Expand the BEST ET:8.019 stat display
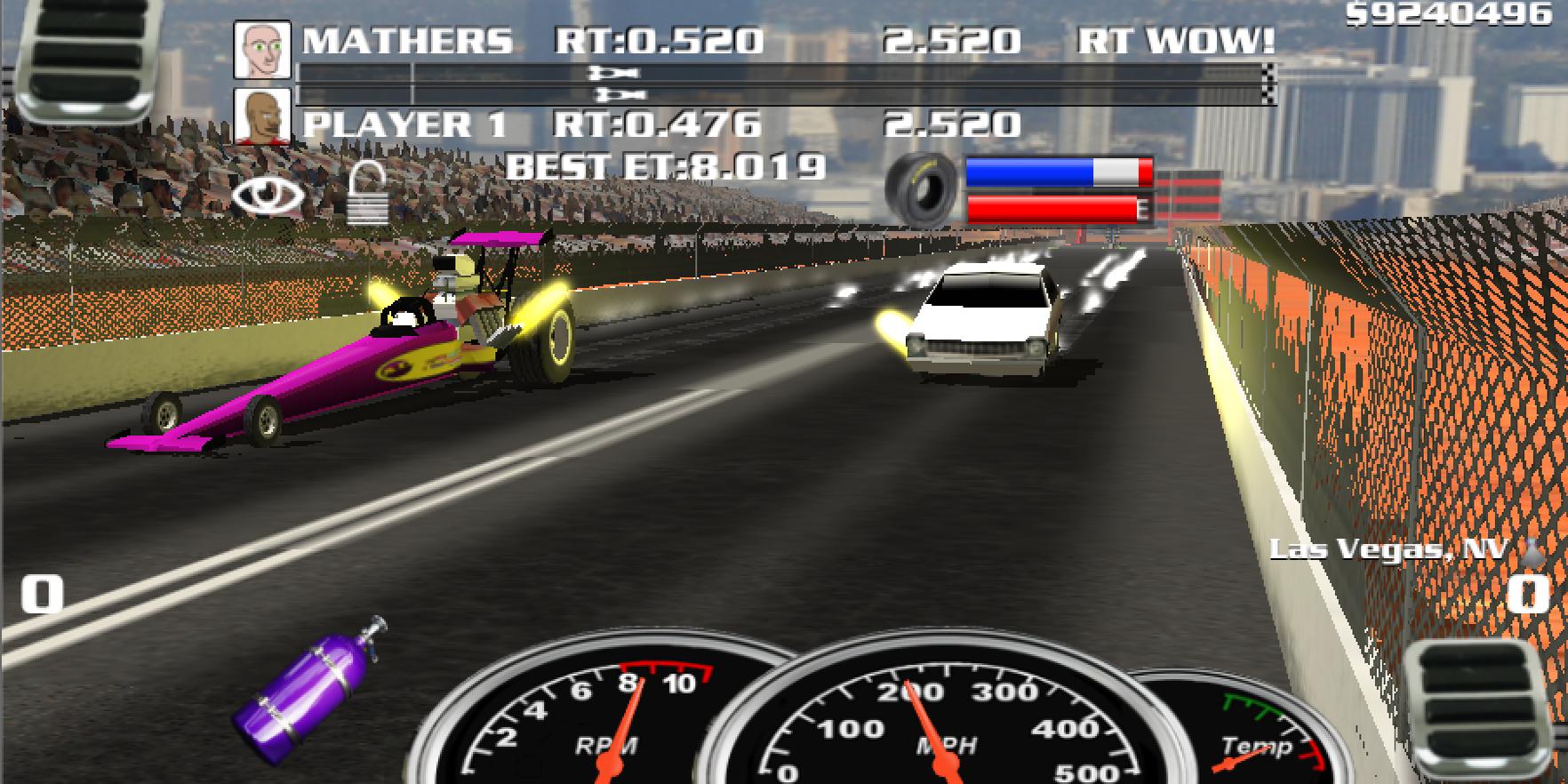This screenshot has width=1568, height=784. [668, 165]
